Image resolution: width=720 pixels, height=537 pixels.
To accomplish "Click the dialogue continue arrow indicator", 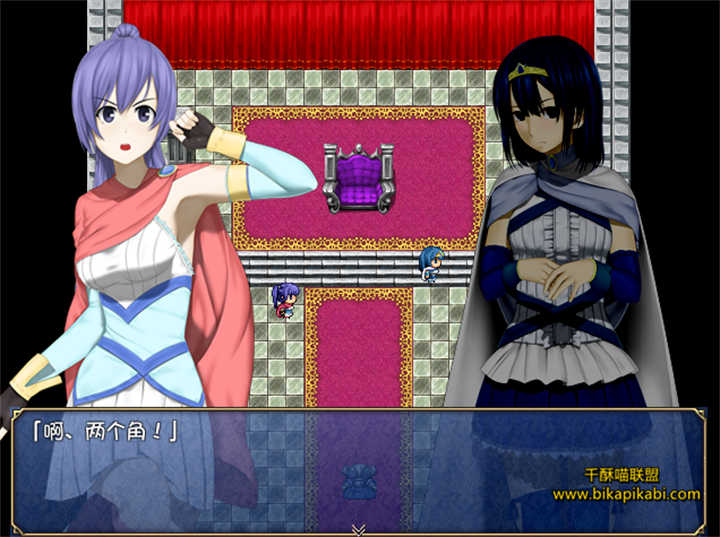I will point(359,529).
